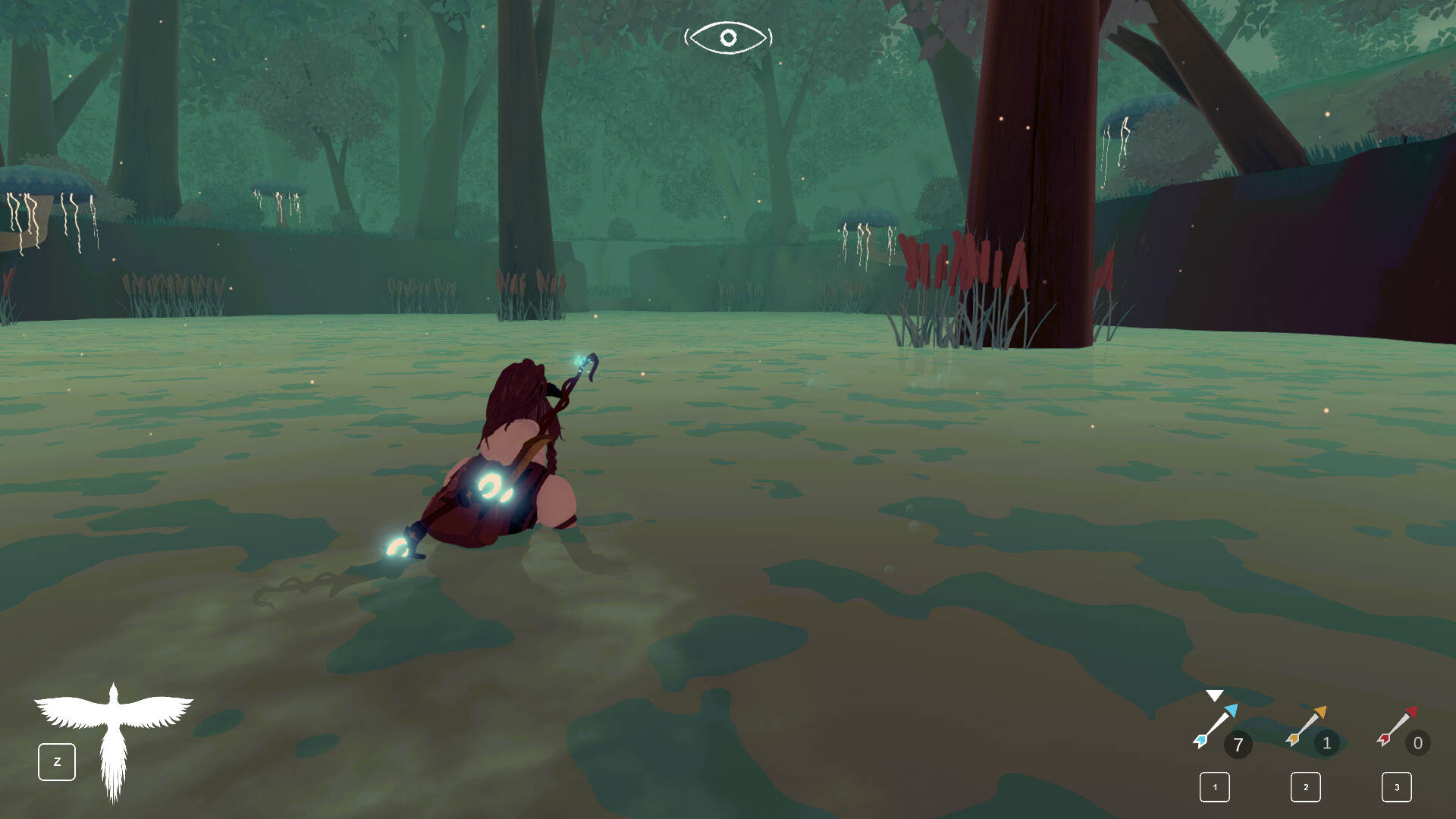Toggle the Z keybind indicator

click(56, 761)
